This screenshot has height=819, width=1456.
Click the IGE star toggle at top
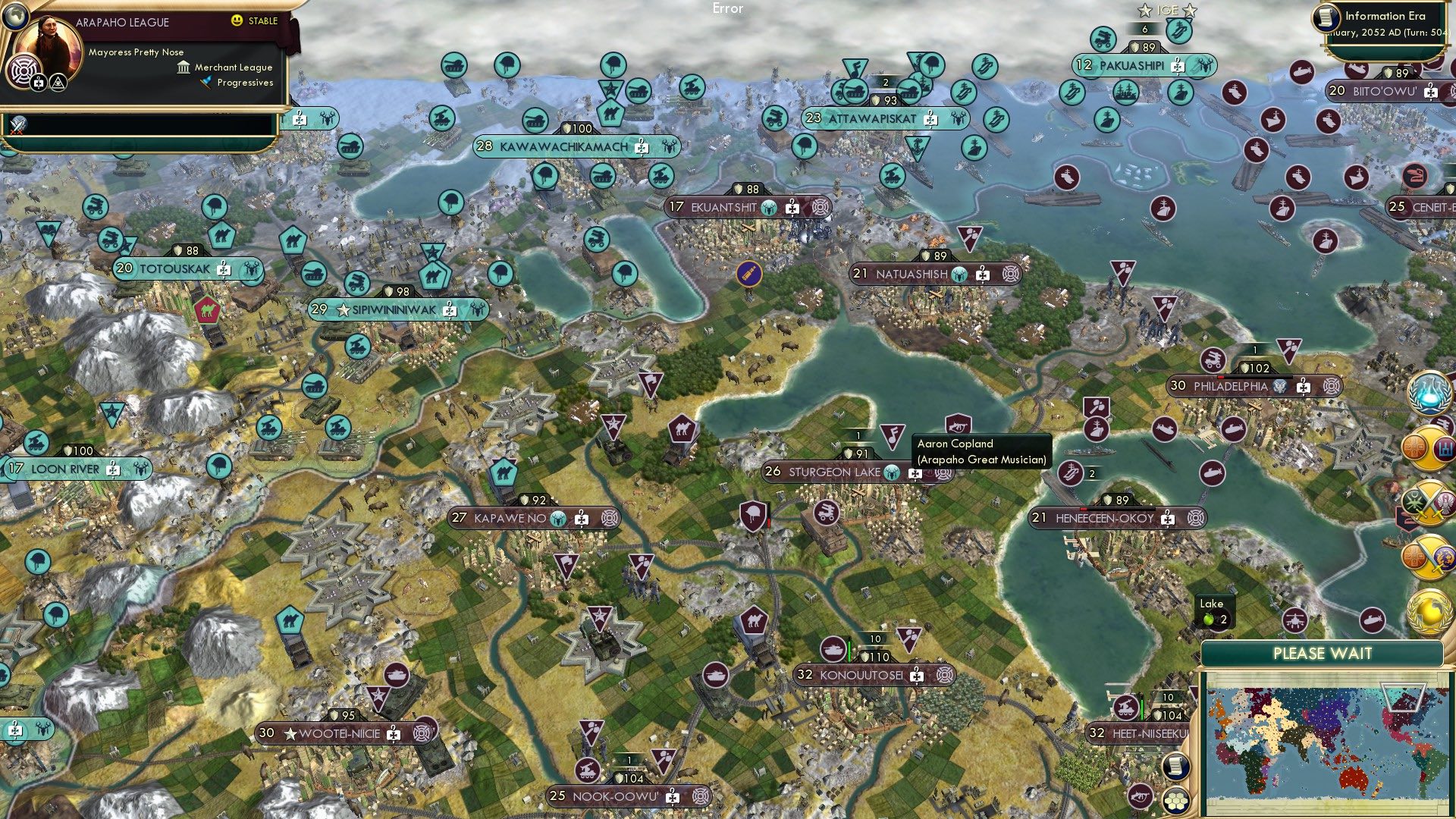tap(1145, 11)
